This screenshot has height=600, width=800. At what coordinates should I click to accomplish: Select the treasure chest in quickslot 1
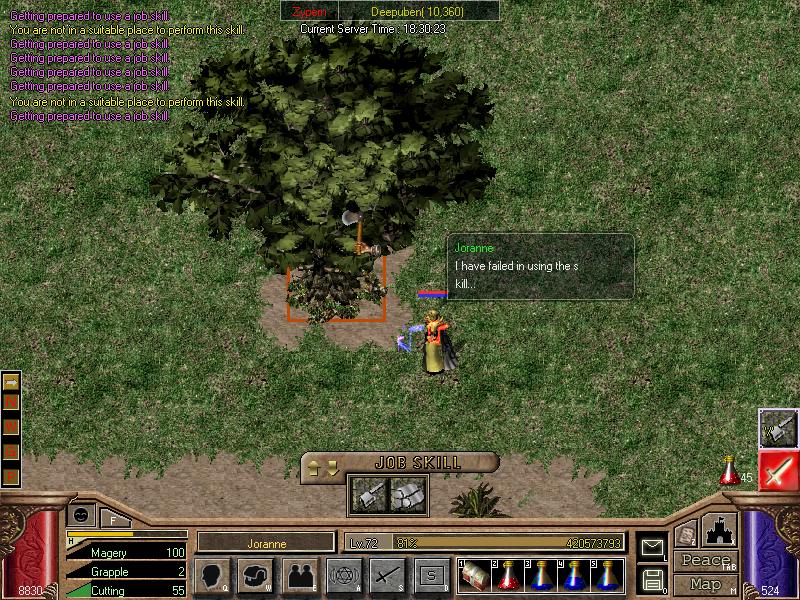click(473, 576)
